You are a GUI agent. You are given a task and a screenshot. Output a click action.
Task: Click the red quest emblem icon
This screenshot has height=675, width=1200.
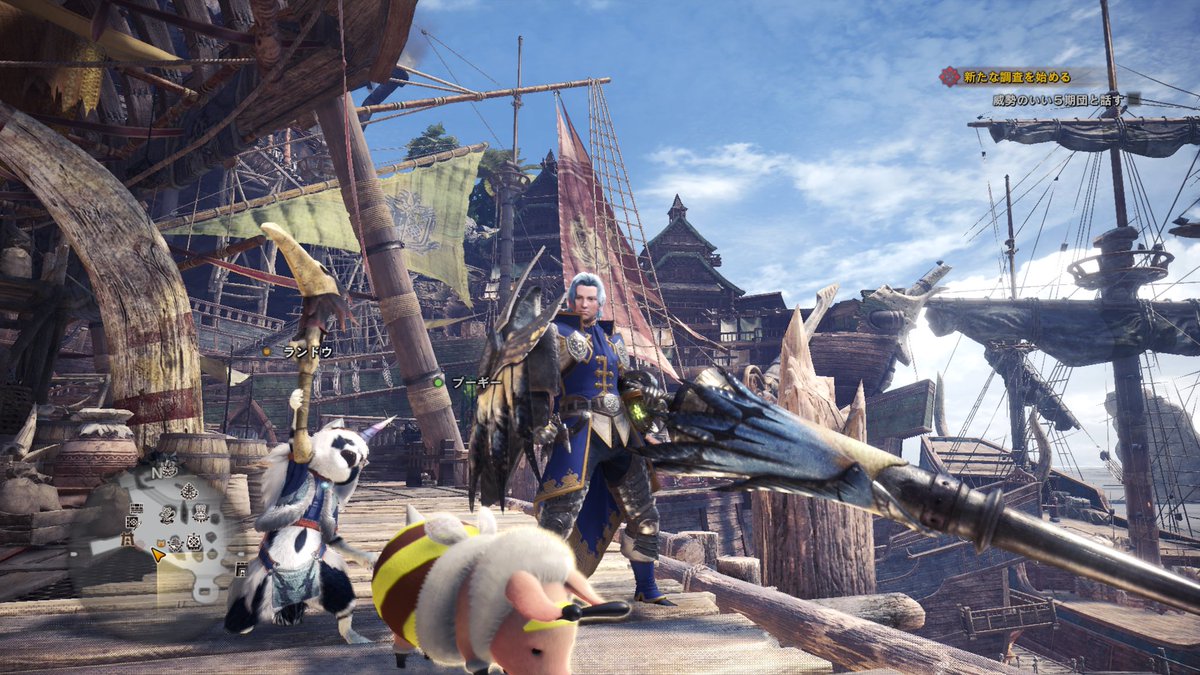[948, 77]
